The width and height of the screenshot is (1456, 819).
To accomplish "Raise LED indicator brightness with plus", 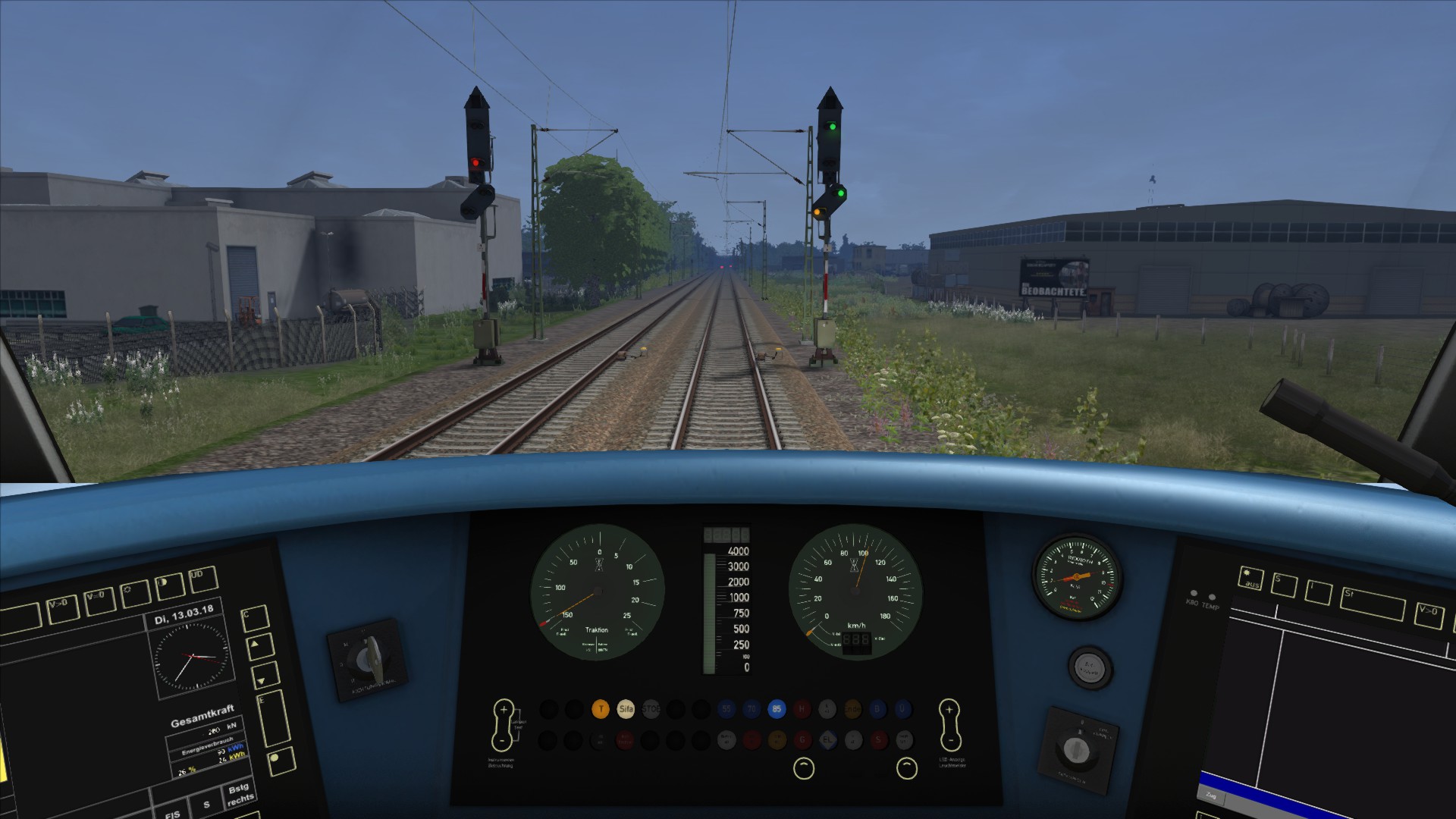I will (949, 711).
